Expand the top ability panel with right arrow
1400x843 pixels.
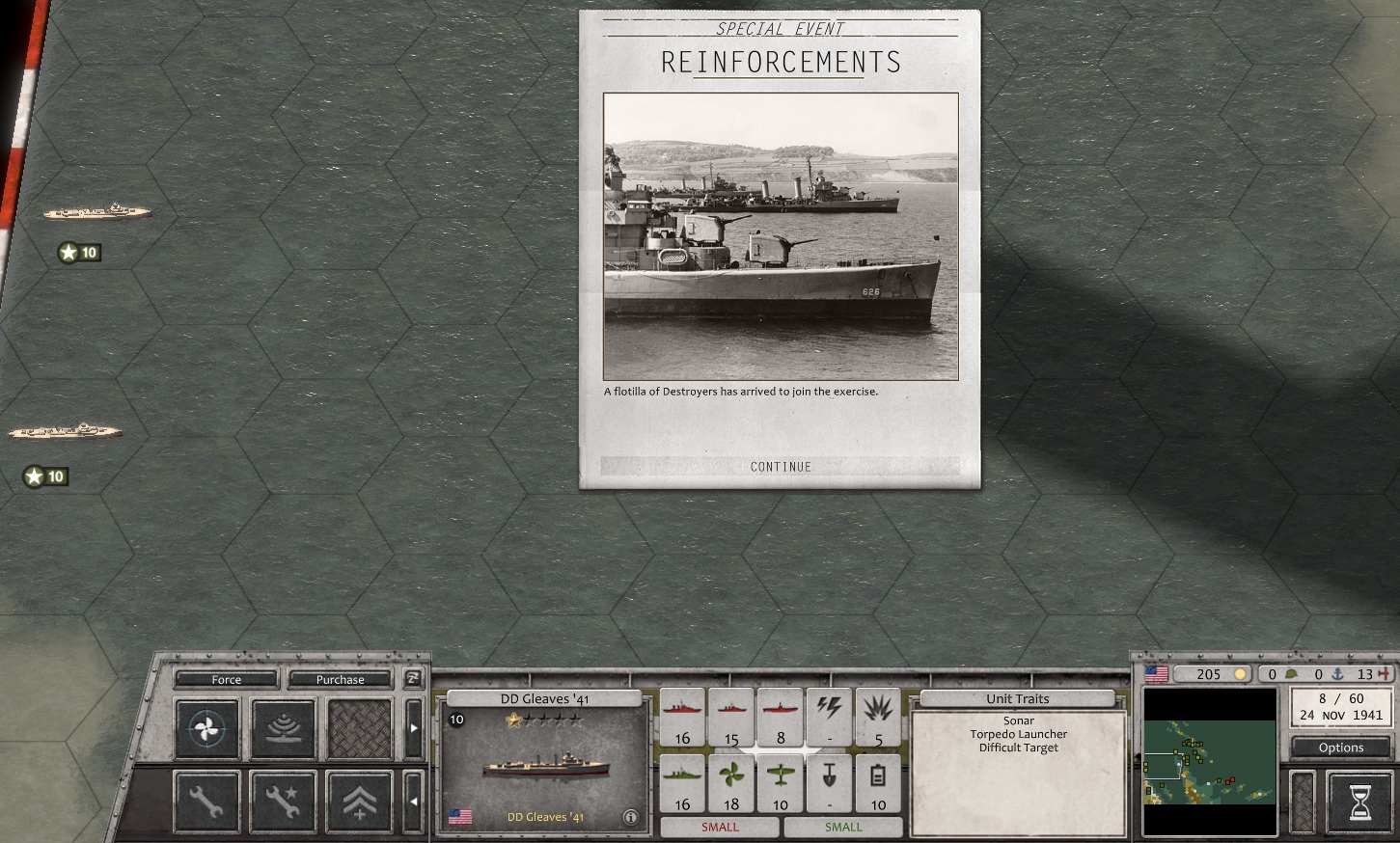(x=415, y=730)
